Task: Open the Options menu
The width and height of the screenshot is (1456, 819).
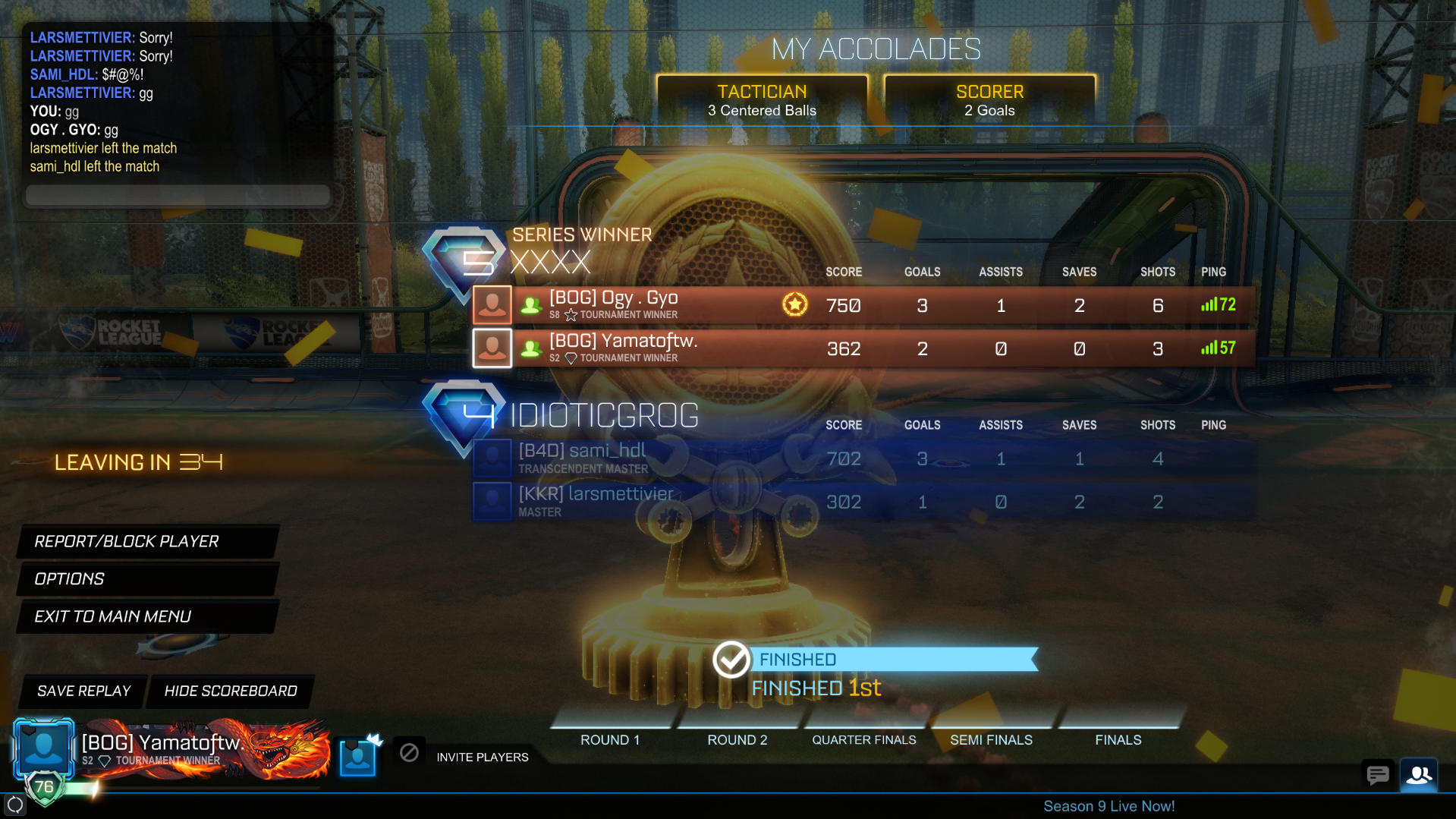Action: [x=146, y=578]
